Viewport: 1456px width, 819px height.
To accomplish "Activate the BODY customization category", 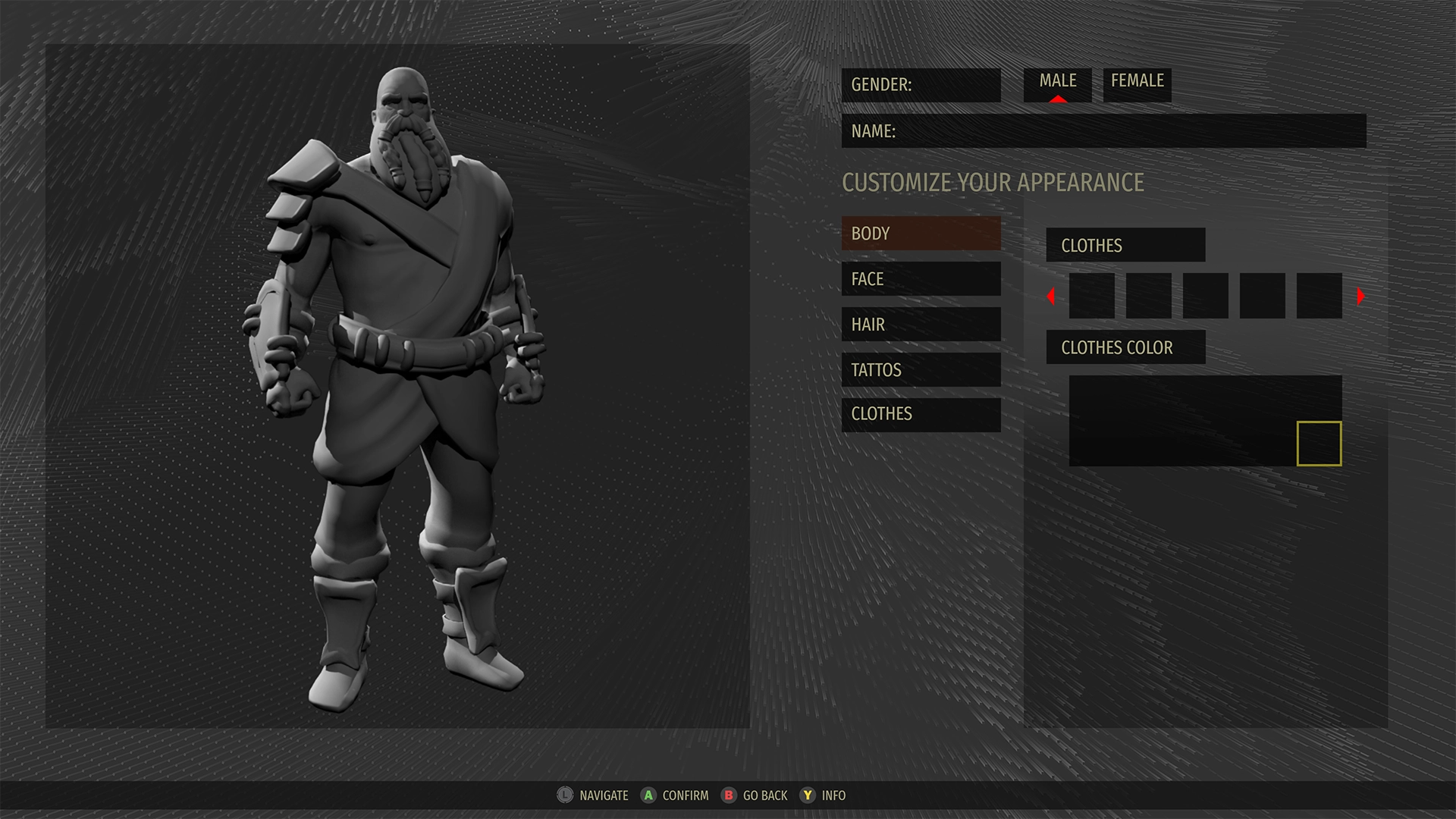I will pyautogui.click(x=921, y=234).
